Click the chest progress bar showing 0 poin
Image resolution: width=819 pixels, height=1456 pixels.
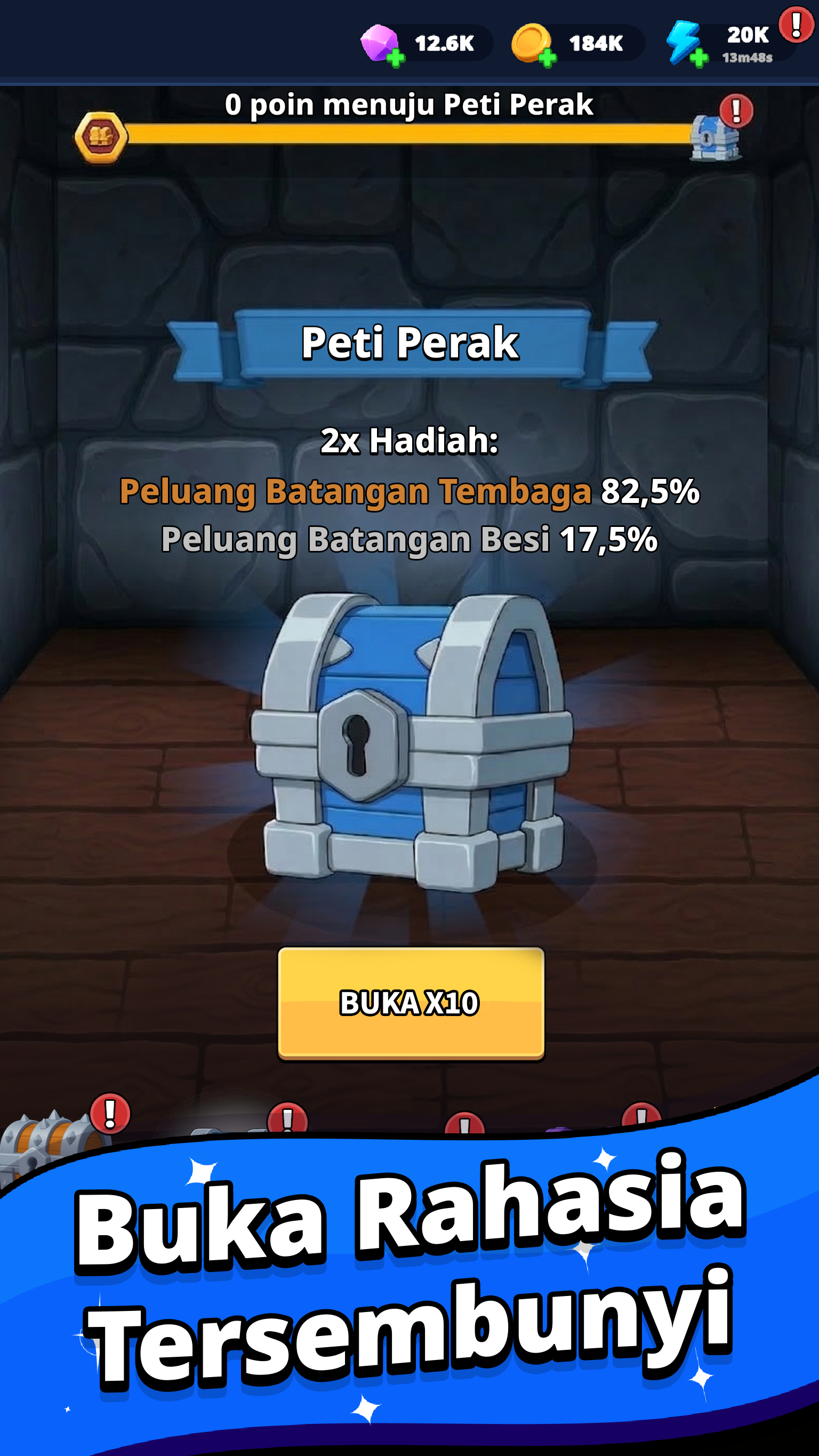click(409, 134)
